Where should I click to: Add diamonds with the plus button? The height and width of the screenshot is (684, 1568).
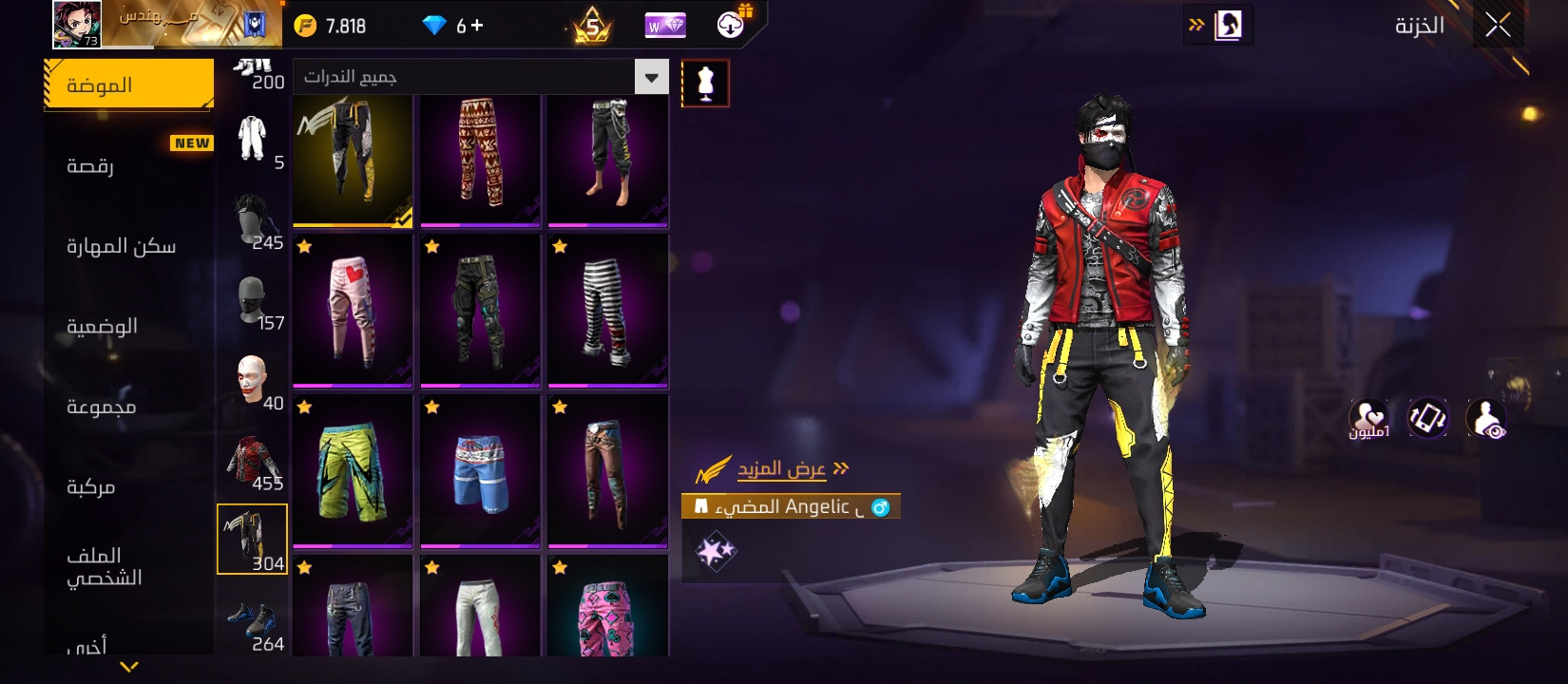coord(477,26)
